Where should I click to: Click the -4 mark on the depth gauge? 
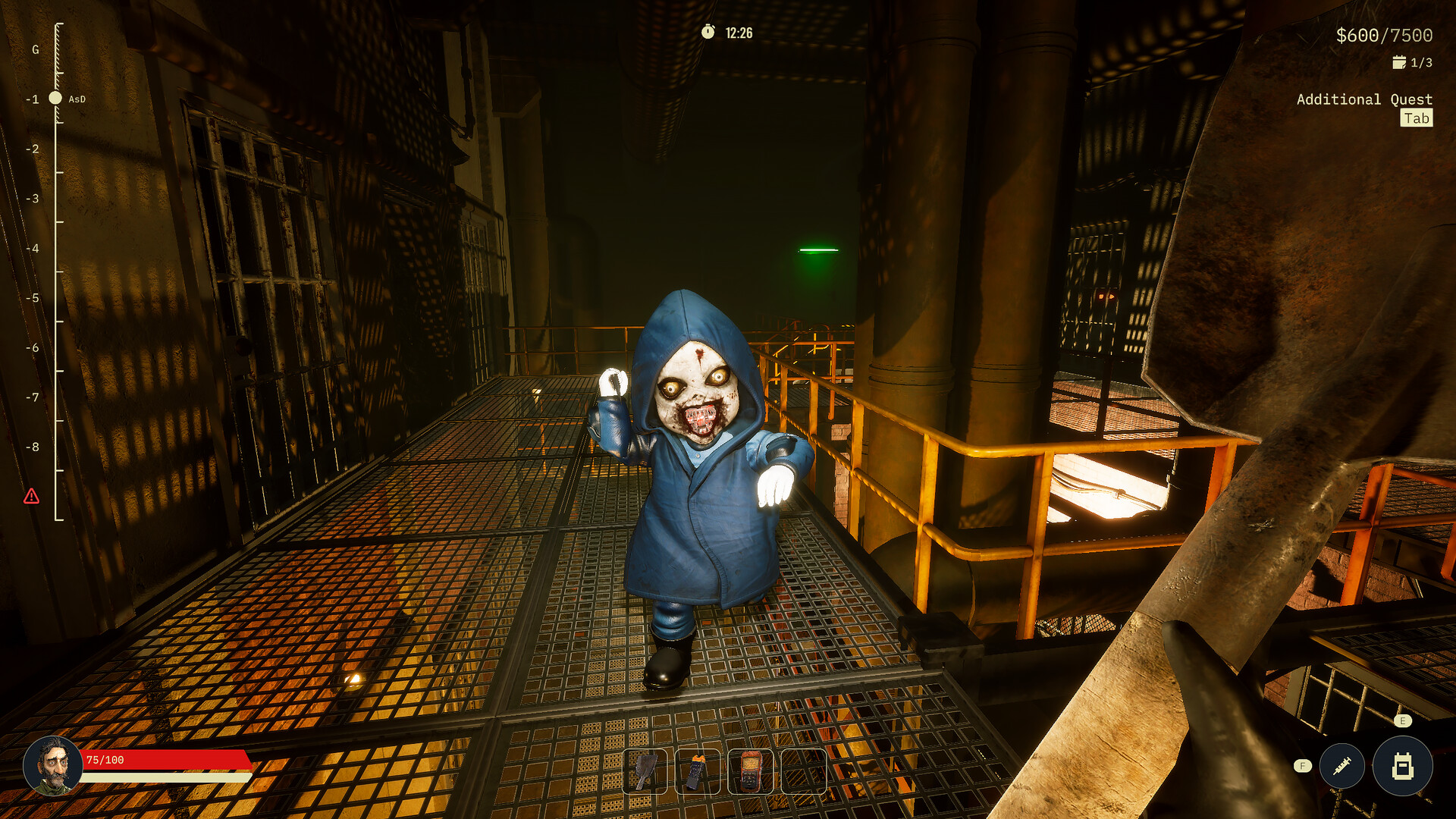pyautogui.click(x=32, y=249)
